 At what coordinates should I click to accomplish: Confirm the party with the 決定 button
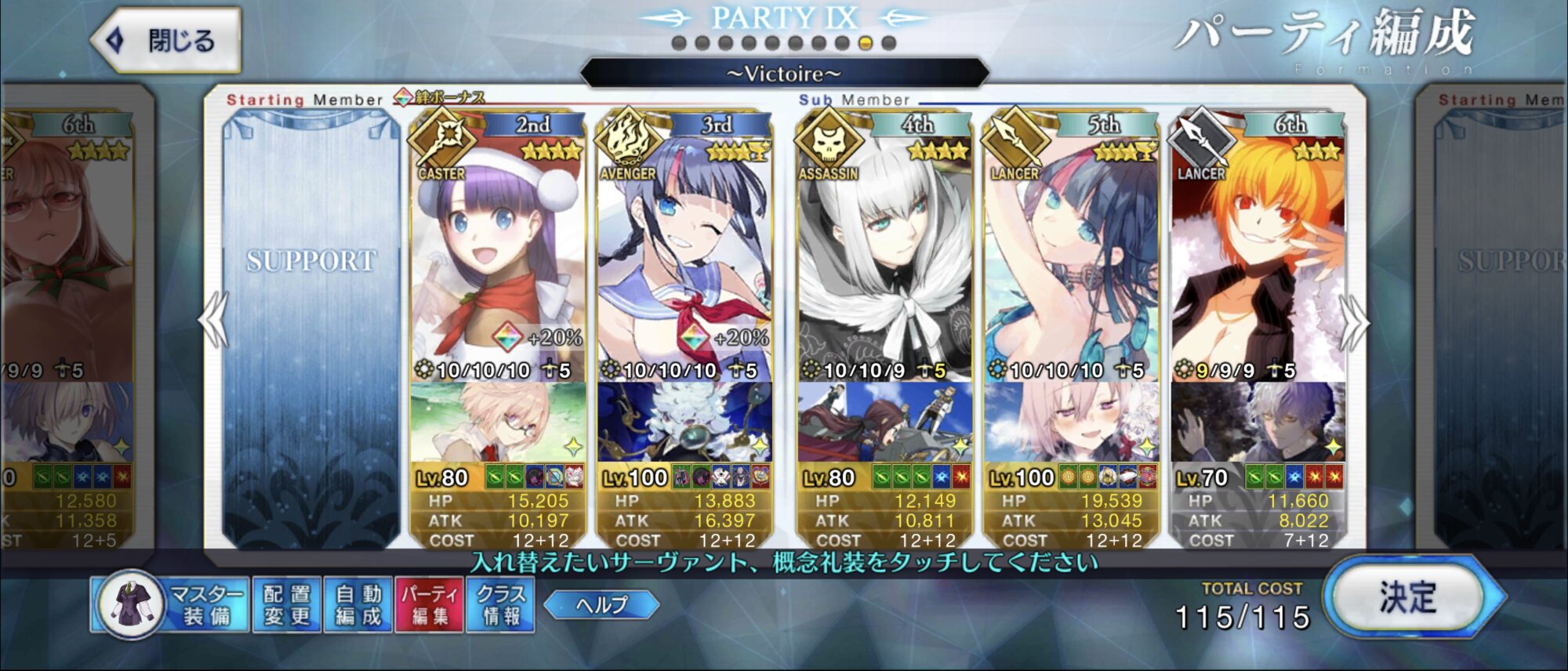tap(1408, 599)
